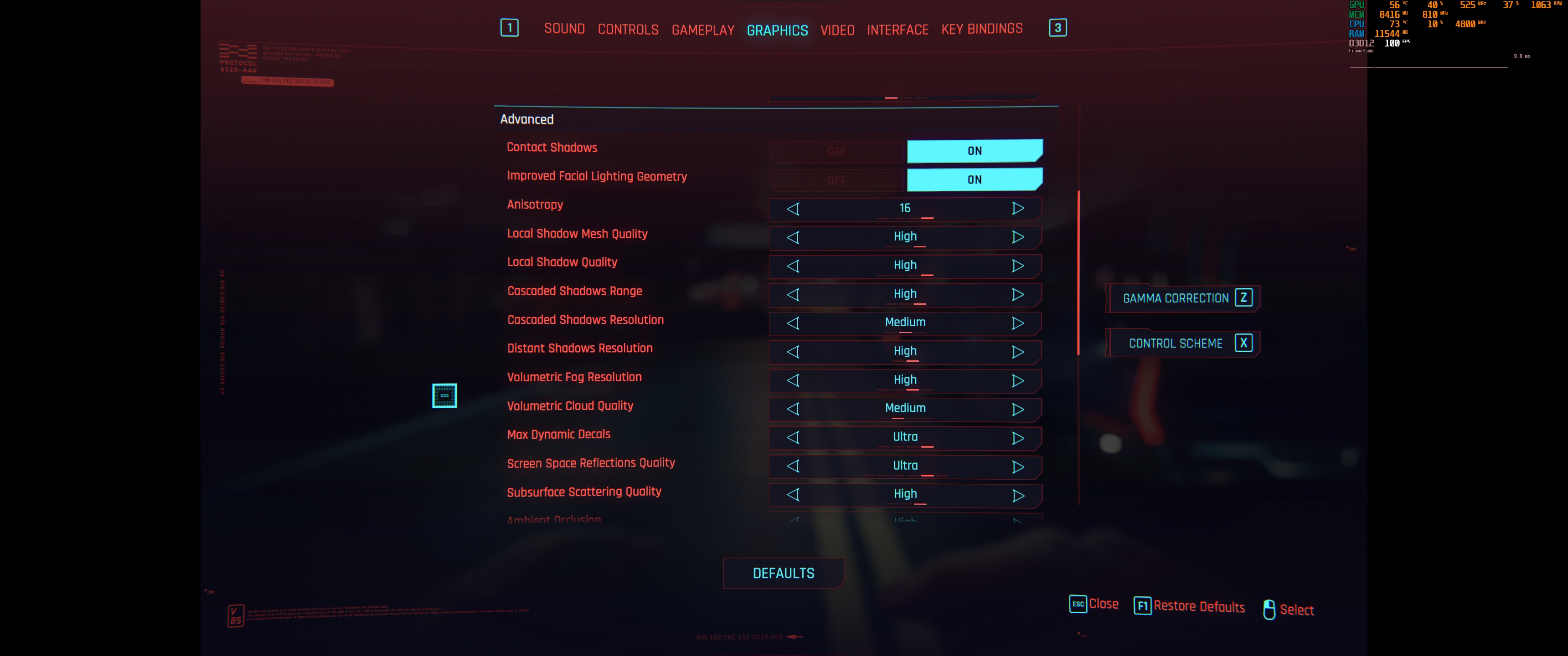This screenshot has width=1568, height=656.
Task: Turn off Contact Shadows
Action: point(837,150)
